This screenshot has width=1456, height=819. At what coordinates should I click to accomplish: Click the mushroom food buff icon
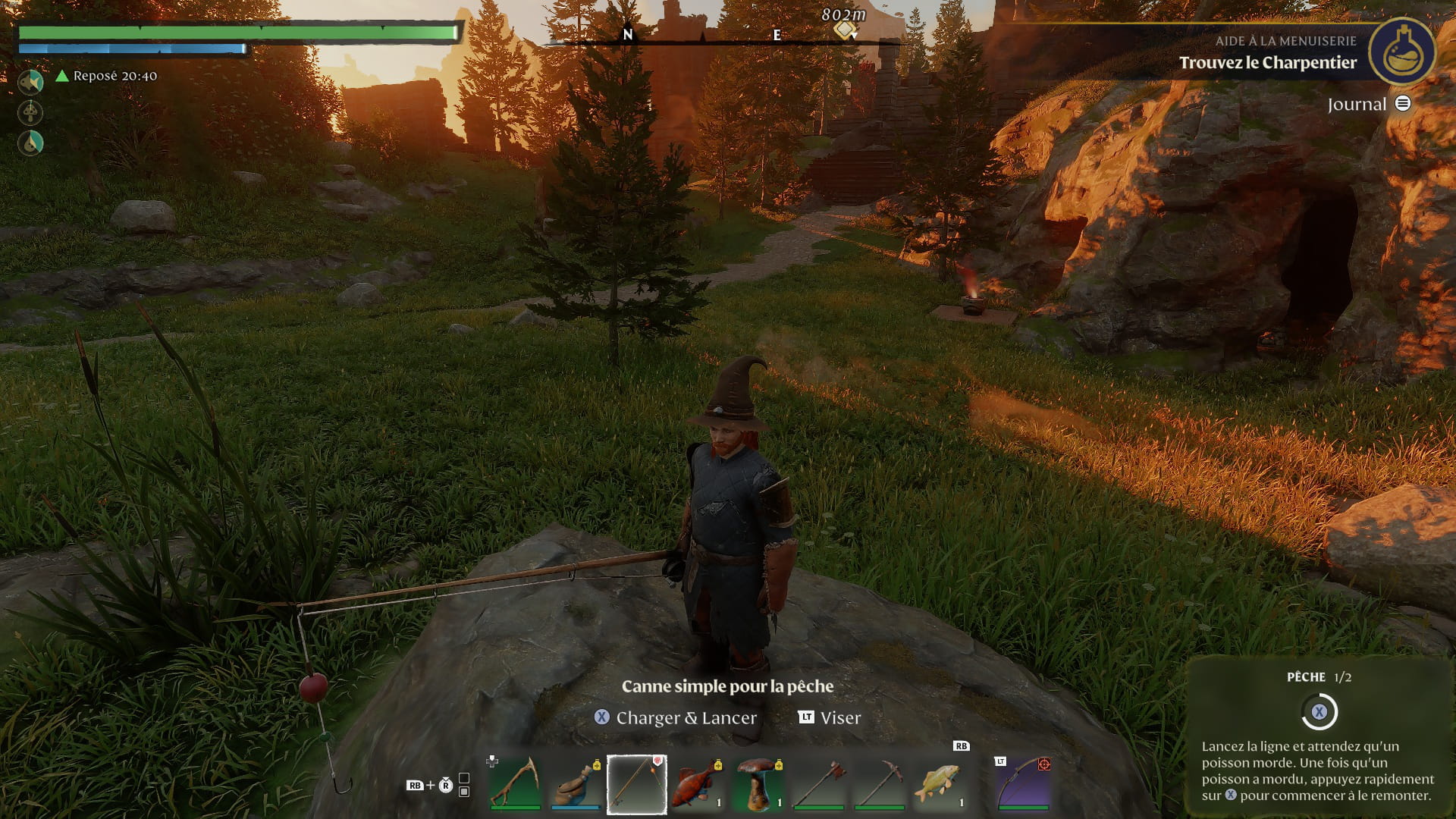30,113
